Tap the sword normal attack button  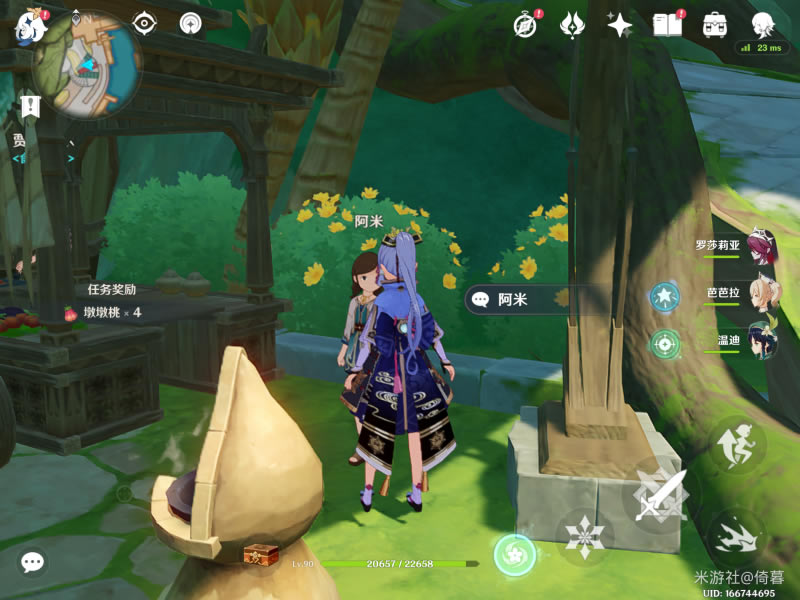tap(660, 494)
